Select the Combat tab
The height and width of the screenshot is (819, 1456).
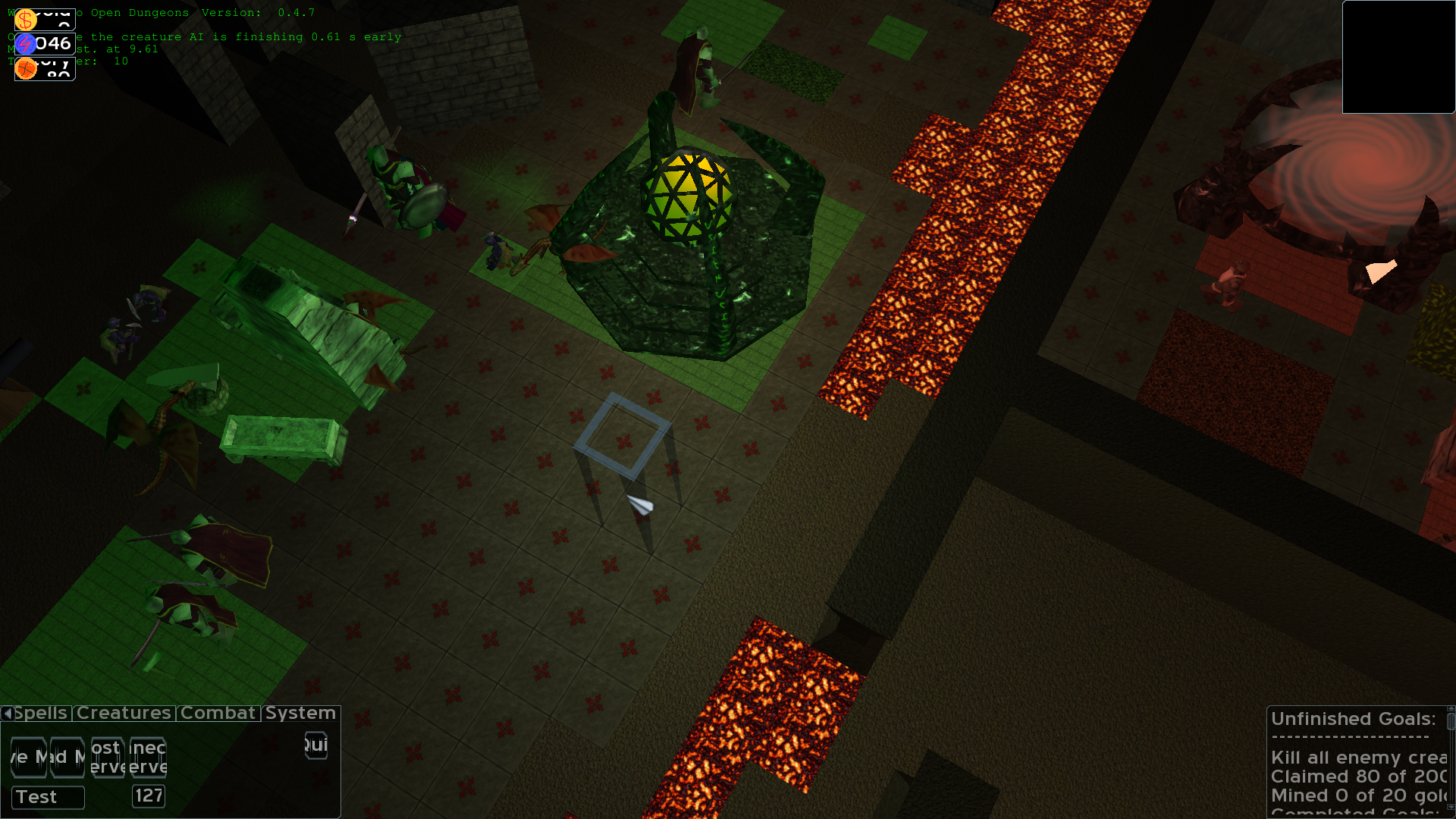(218, 714)
